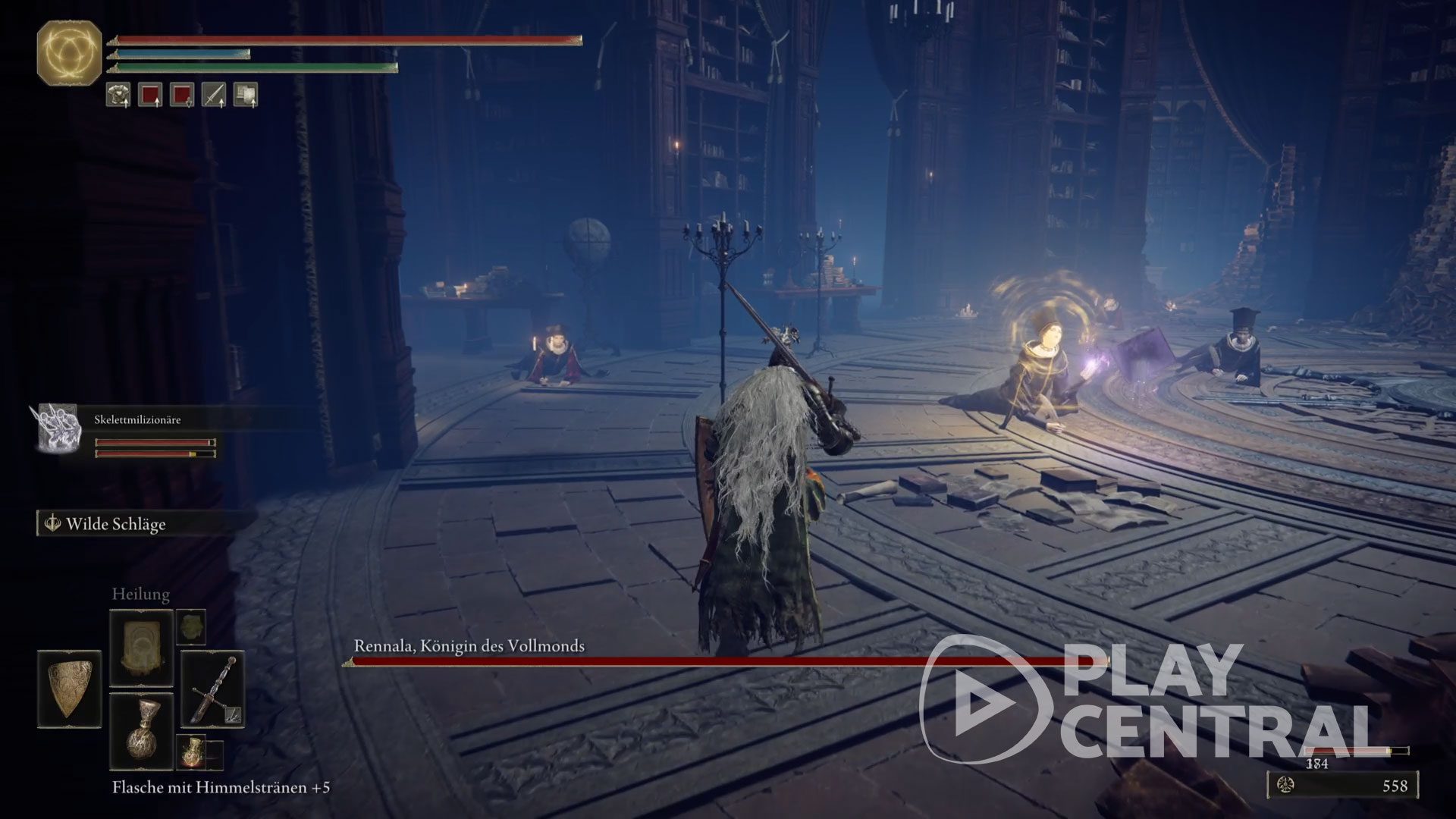Screen dimensions: 1456x819
Task: Choose the Heilung spell slot
Action: [141, 649]
